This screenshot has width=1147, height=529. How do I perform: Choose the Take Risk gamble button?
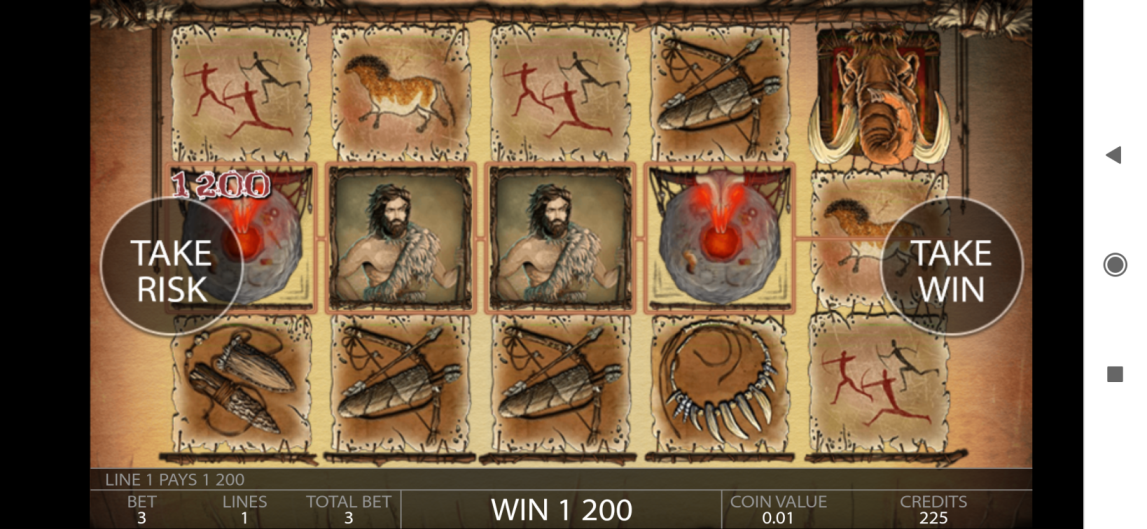[171, 268]
